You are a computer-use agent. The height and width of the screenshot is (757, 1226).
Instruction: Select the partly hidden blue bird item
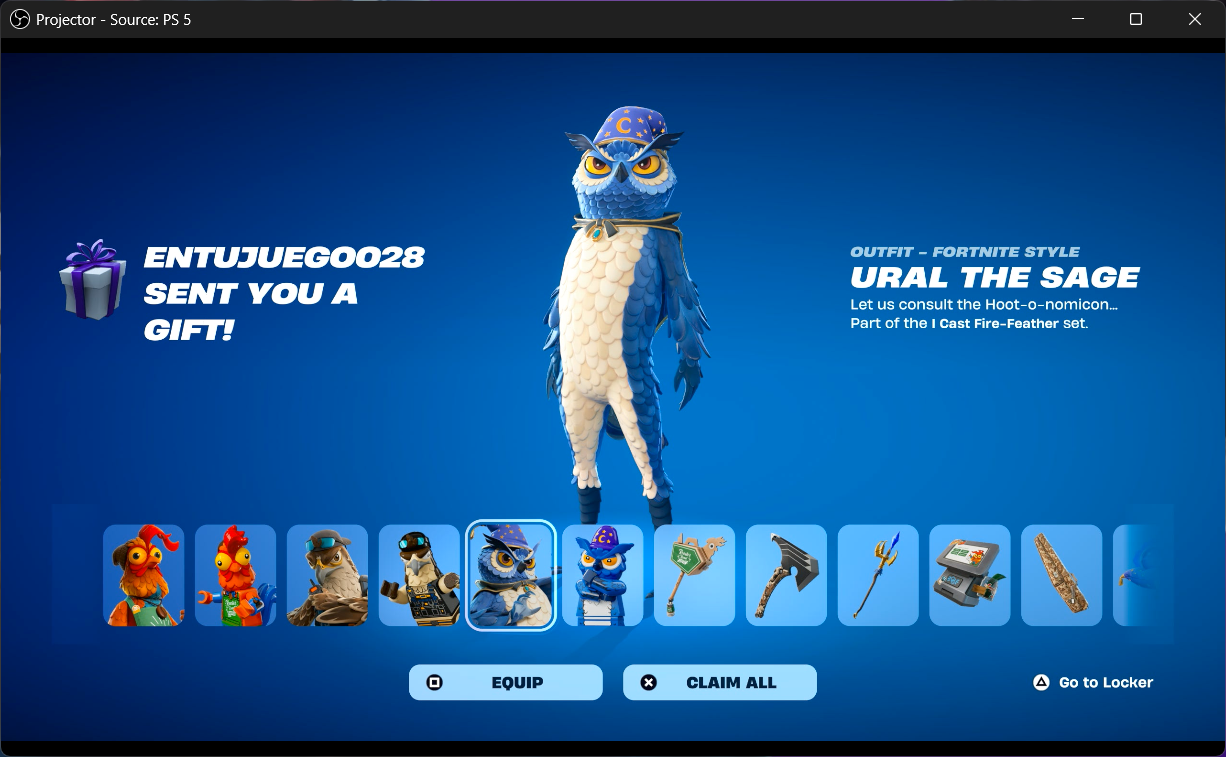(1140, 576)
